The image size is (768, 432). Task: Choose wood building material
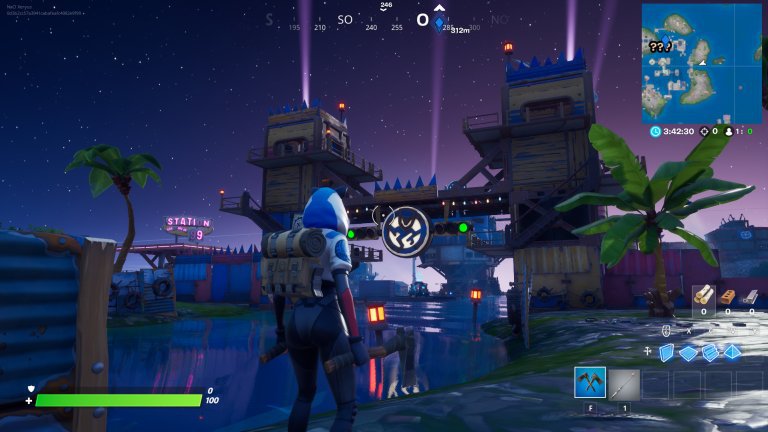703,295
